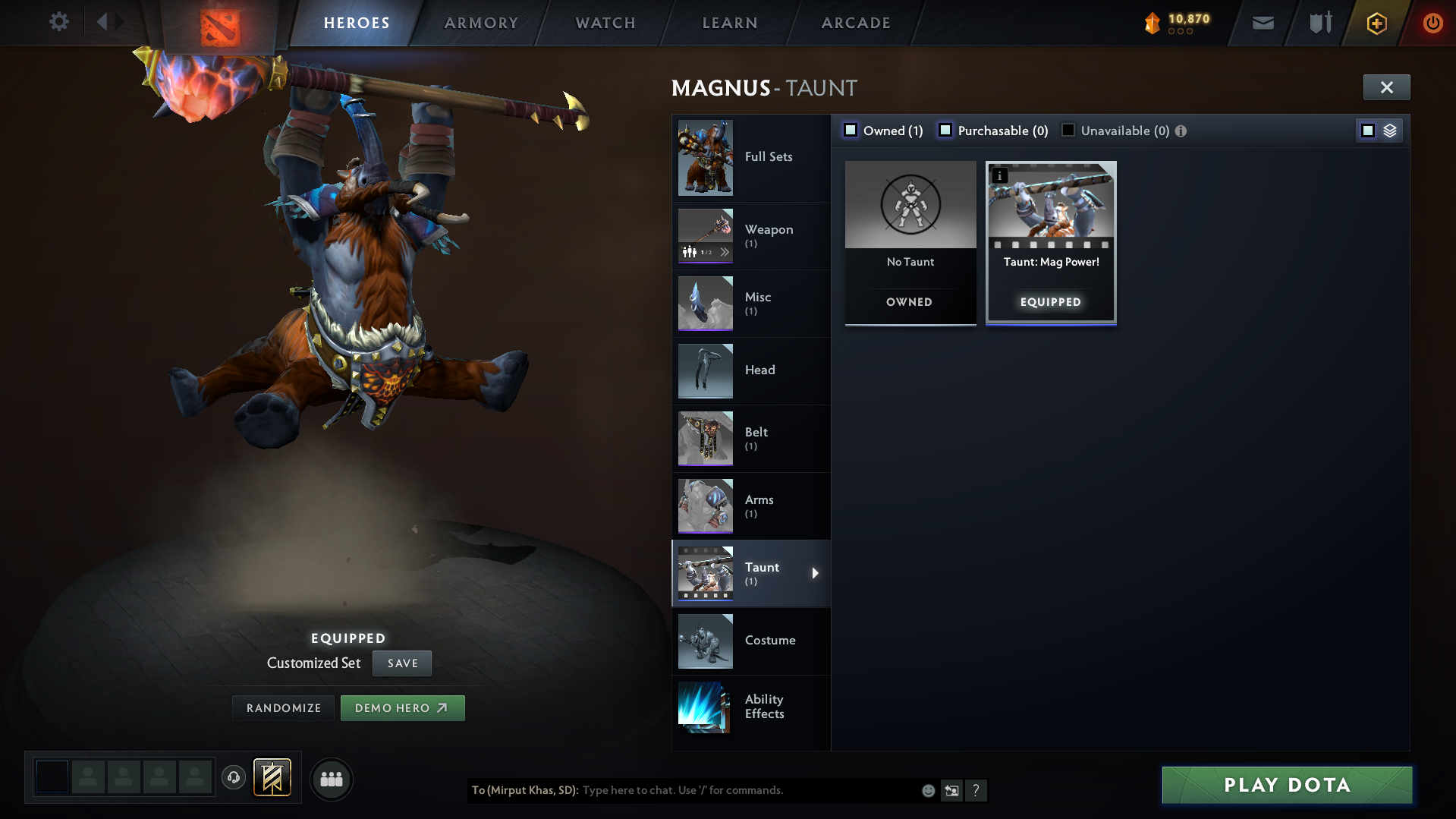Click the layers stack filter icon
Screen dimensions: 1456x819
click(x=1390, y=130)
